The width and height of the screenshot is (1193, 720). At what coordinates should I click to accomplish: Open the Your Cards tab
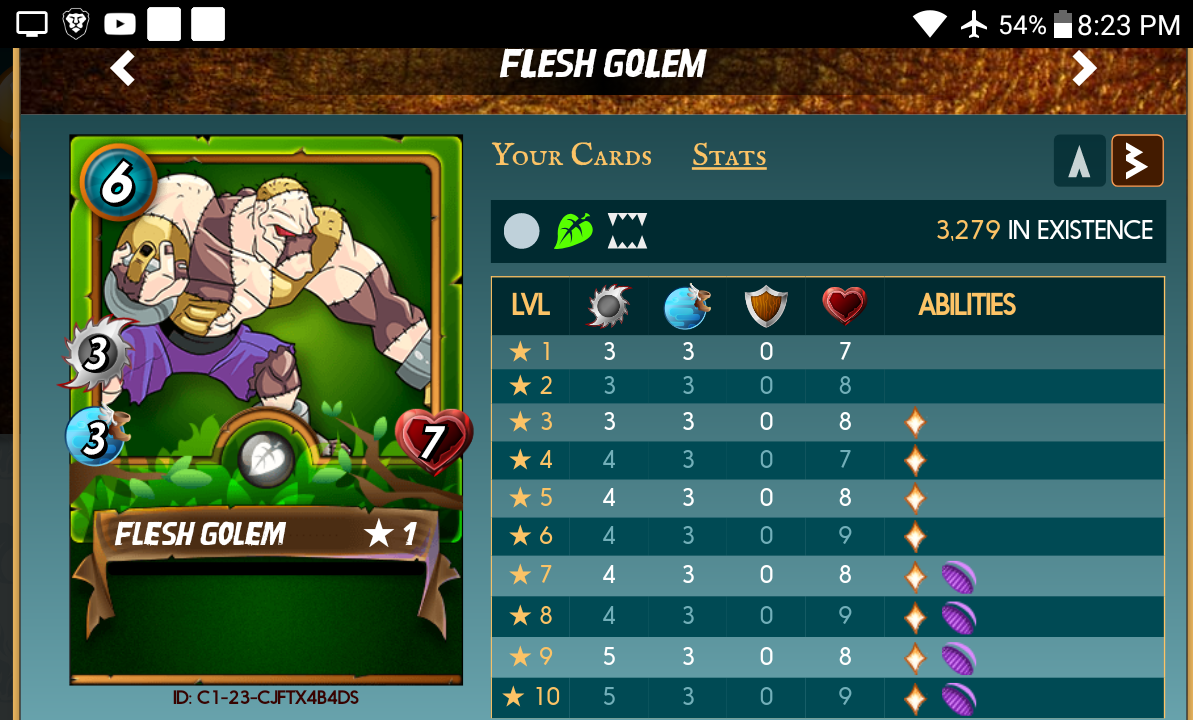(571, 156)
